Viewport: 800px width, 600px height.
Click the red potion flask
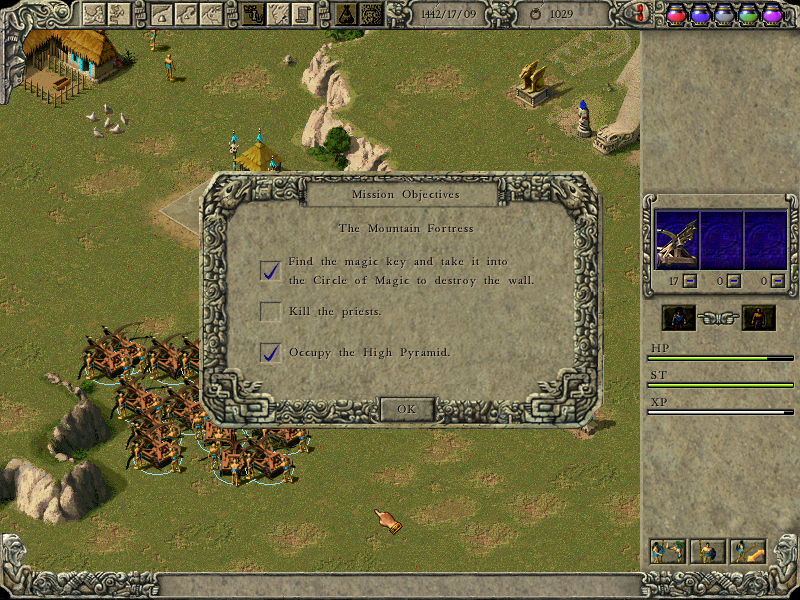(676, 14)
